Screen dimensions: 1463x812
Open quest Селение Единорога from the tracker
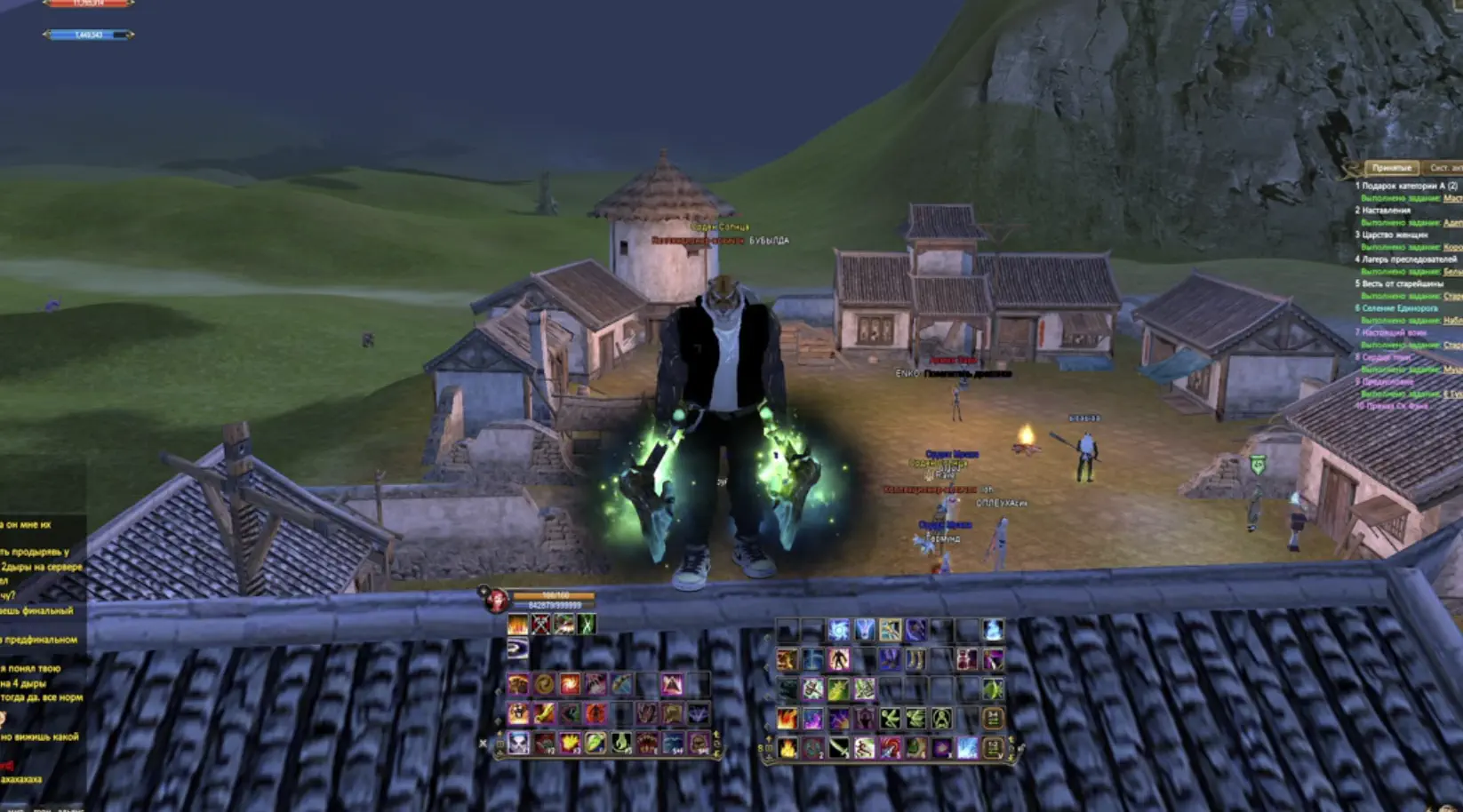click(1399, 308)
